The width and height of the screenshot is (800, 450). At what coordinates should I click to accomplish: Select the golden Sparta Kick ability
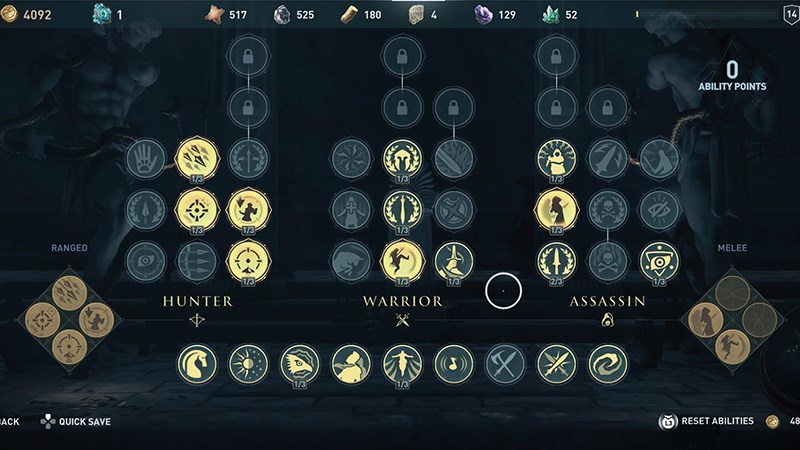click(x=402, y=261)
